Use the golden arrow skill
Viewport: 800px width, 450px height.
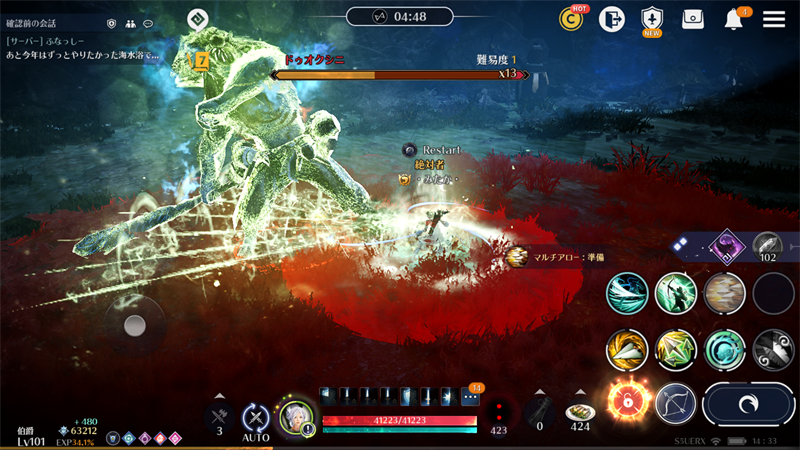click(627, 350)
